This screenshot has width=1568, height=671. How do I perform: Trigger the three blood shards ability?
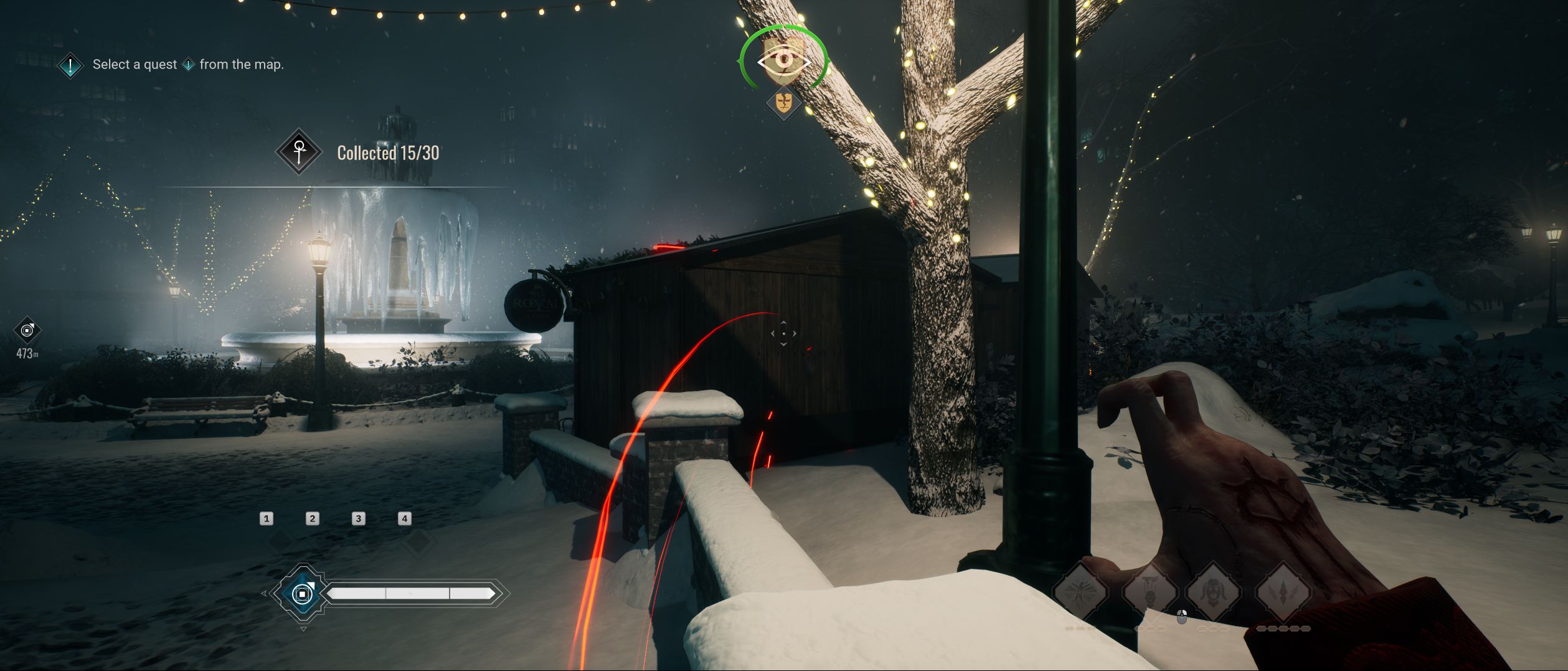[x=1283, y=591]
